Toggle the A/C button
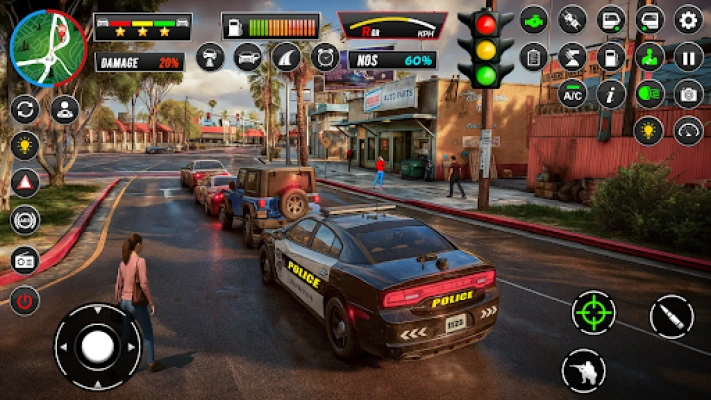The height and width of the screenshot is (400, 711). point(572,94)
